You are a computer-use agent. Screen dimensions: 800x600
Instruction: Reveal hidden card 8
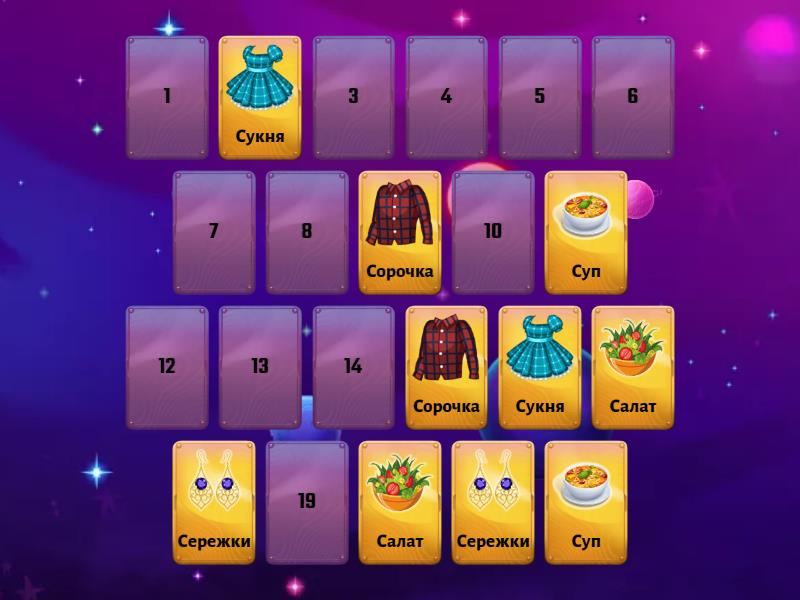tap(307, 232)
